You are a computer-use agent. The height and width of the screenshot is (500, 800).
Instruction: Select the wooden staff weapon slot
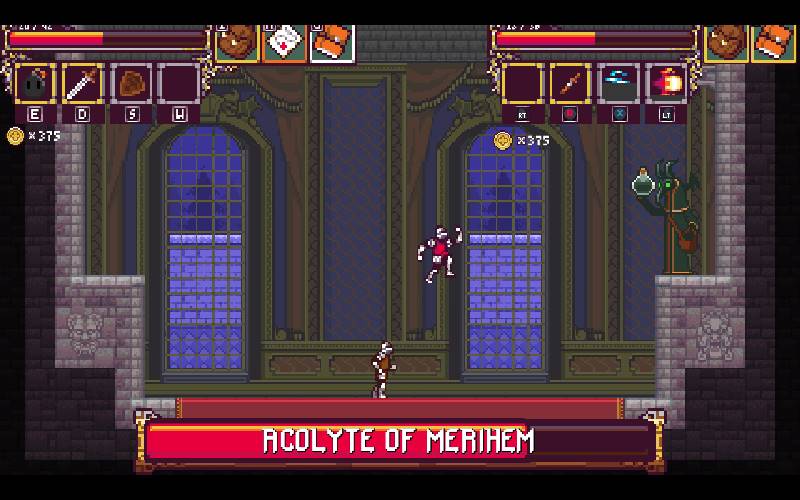pos(570,84)
